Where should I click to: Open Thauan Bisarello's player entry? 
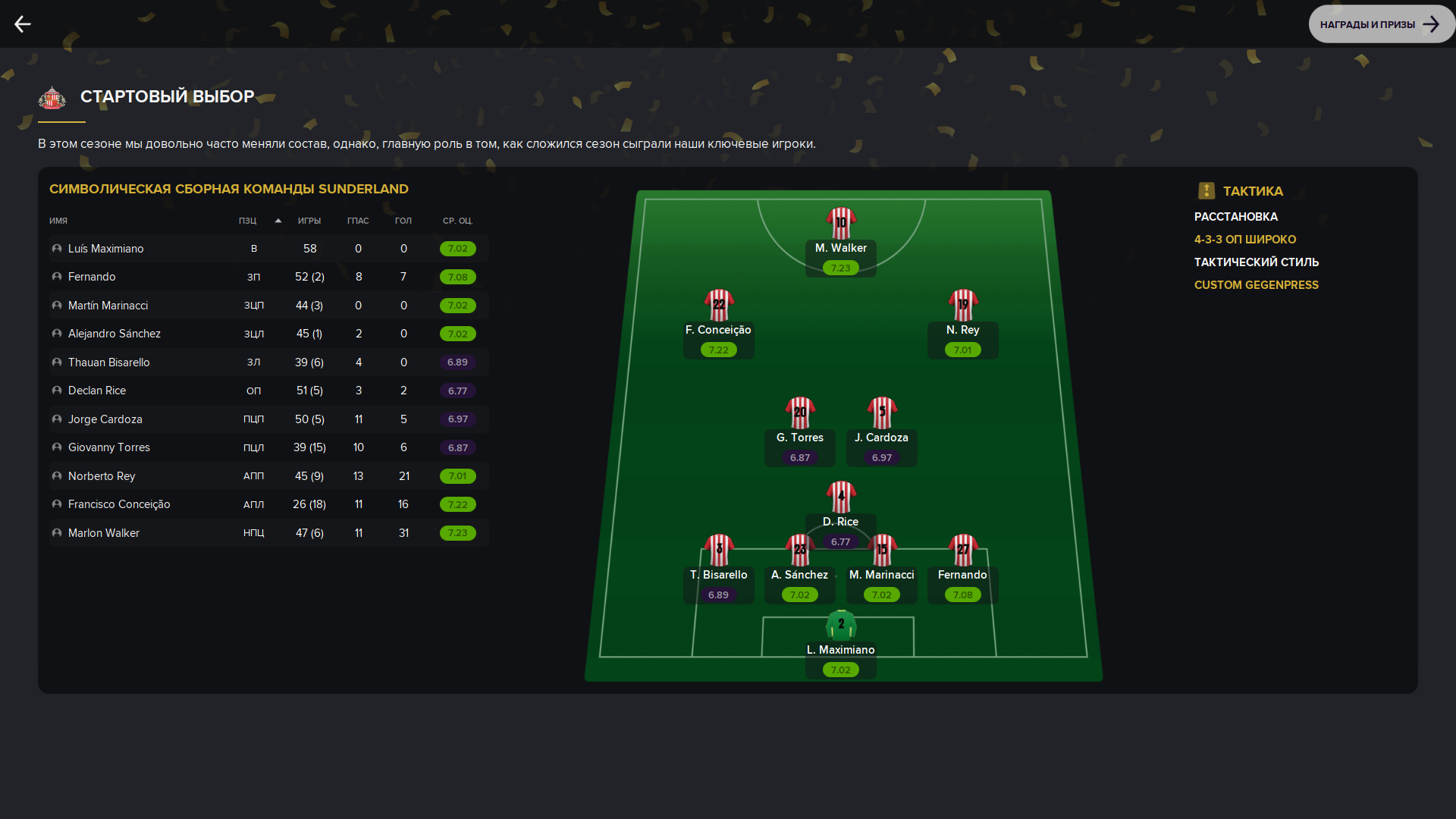[108, 362]
